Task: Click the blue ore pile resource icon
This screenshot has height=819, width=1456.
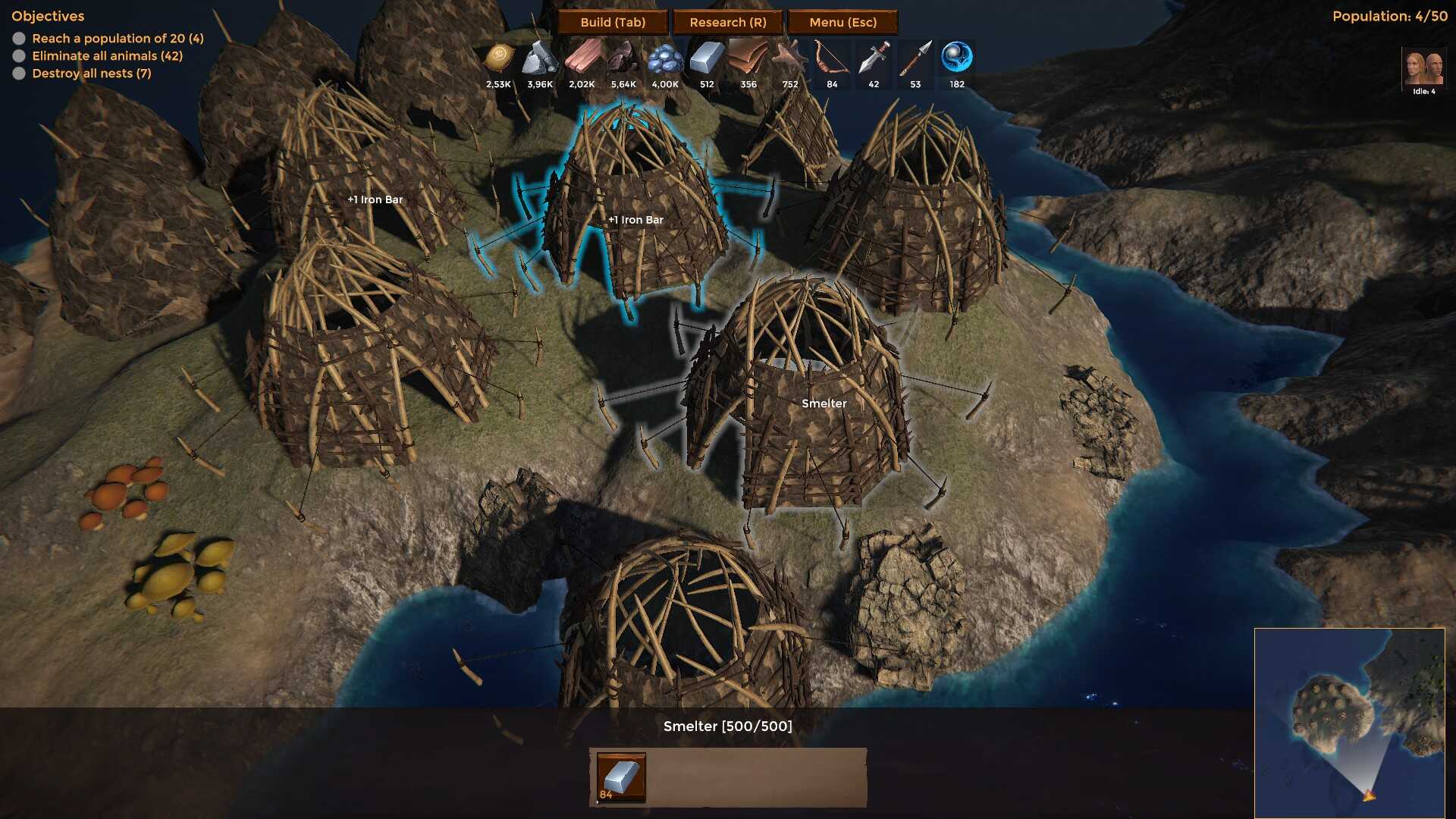Action: (x=665, y=58)
